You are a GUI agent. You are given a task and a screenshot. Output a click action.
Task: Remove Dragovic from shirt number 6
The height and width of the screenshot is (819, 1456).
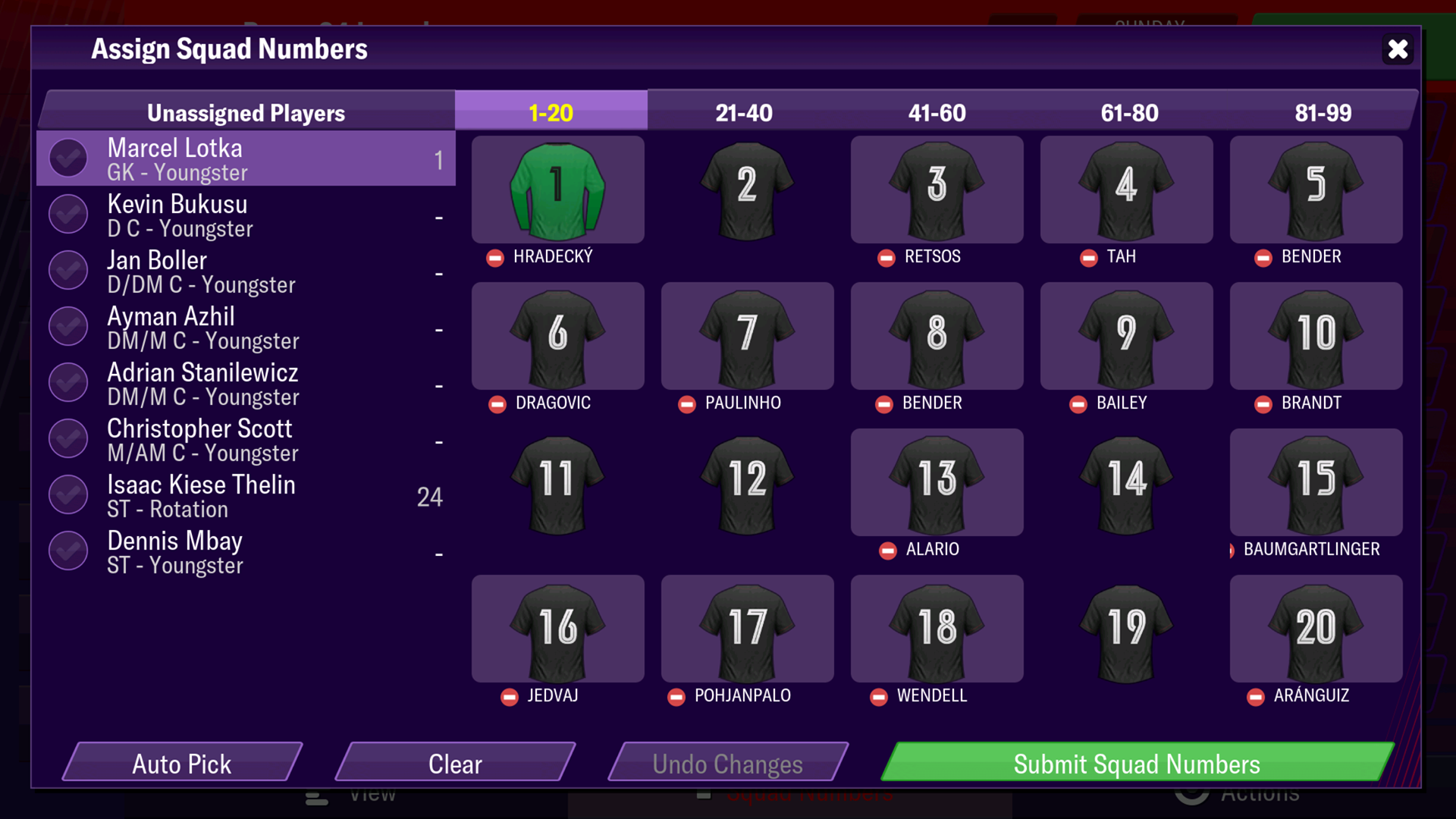[x=497, y=404]
